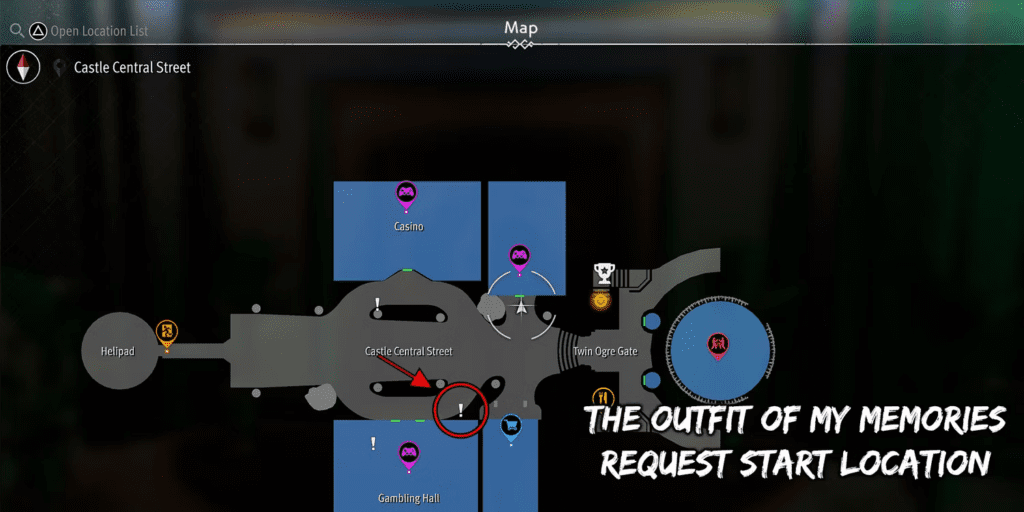Select the blue shopping cart marker
This screenshot has width=1024, height=512.
[511, 427]
